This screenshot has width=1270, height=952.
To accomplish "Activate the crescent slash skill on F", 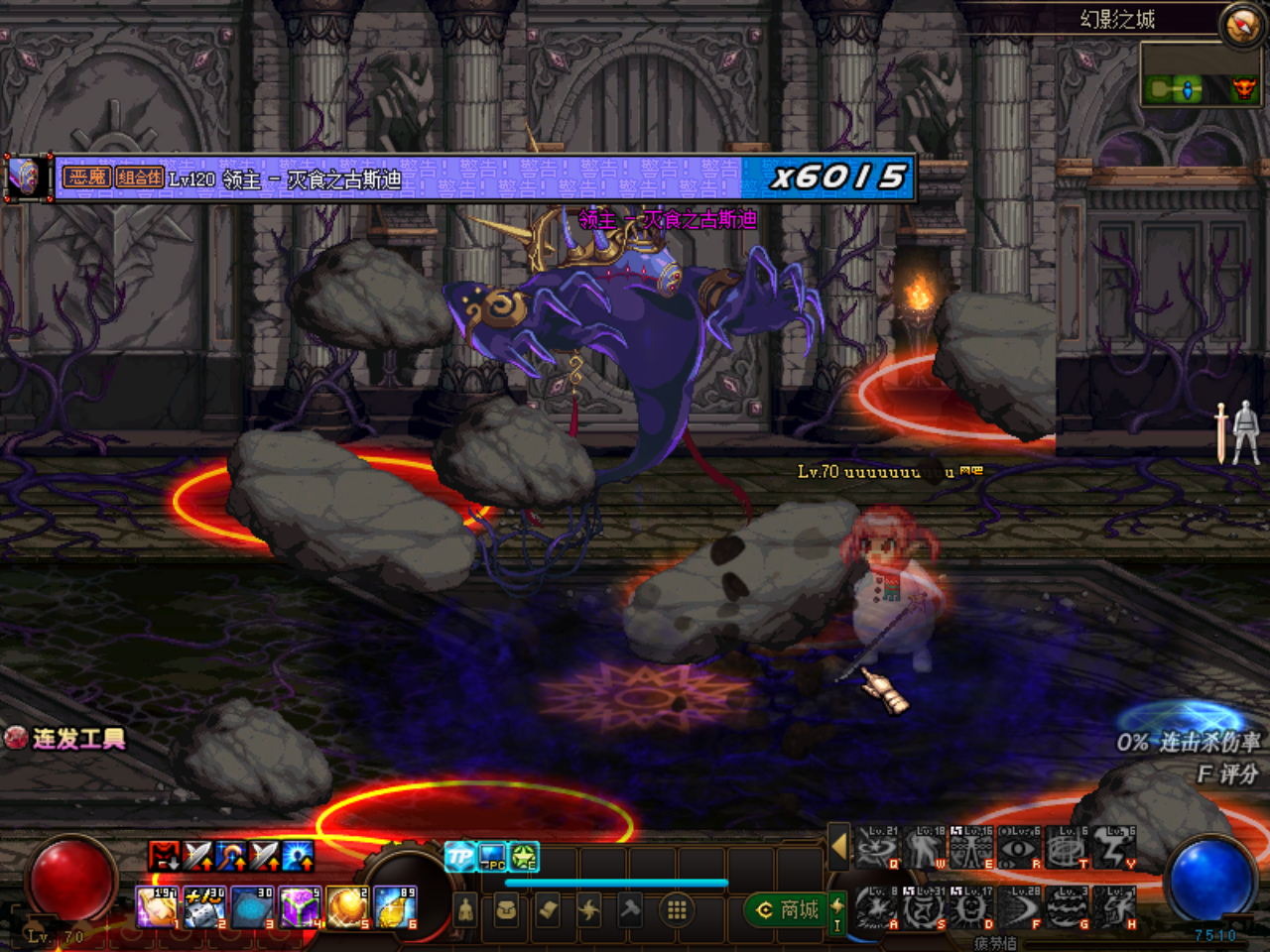I will point(1019,908).
